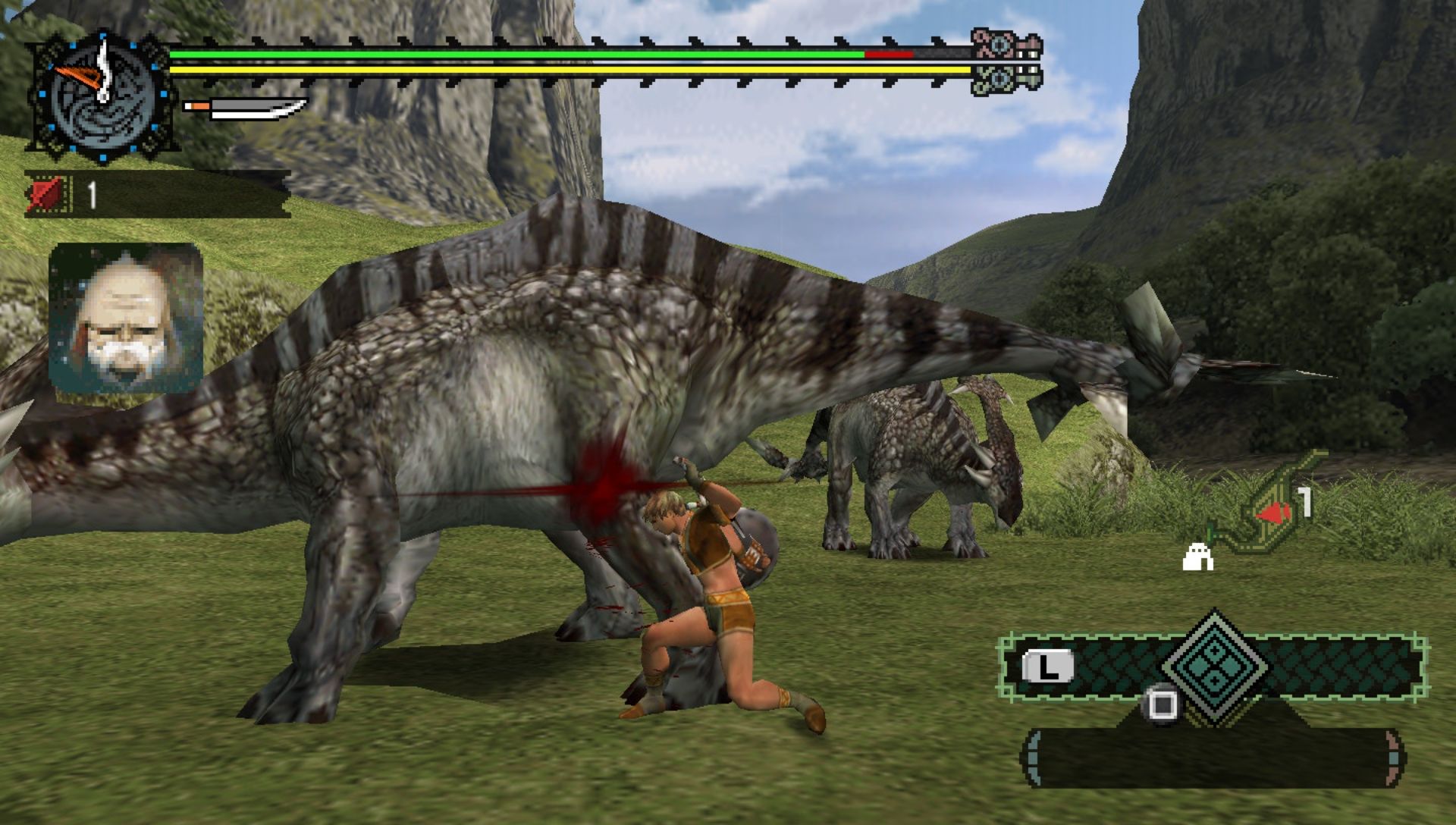The height and width of the screenshot is (825, 1456).
Task: Select the weapon sharpness blade icon
Action: coord(246,108)
